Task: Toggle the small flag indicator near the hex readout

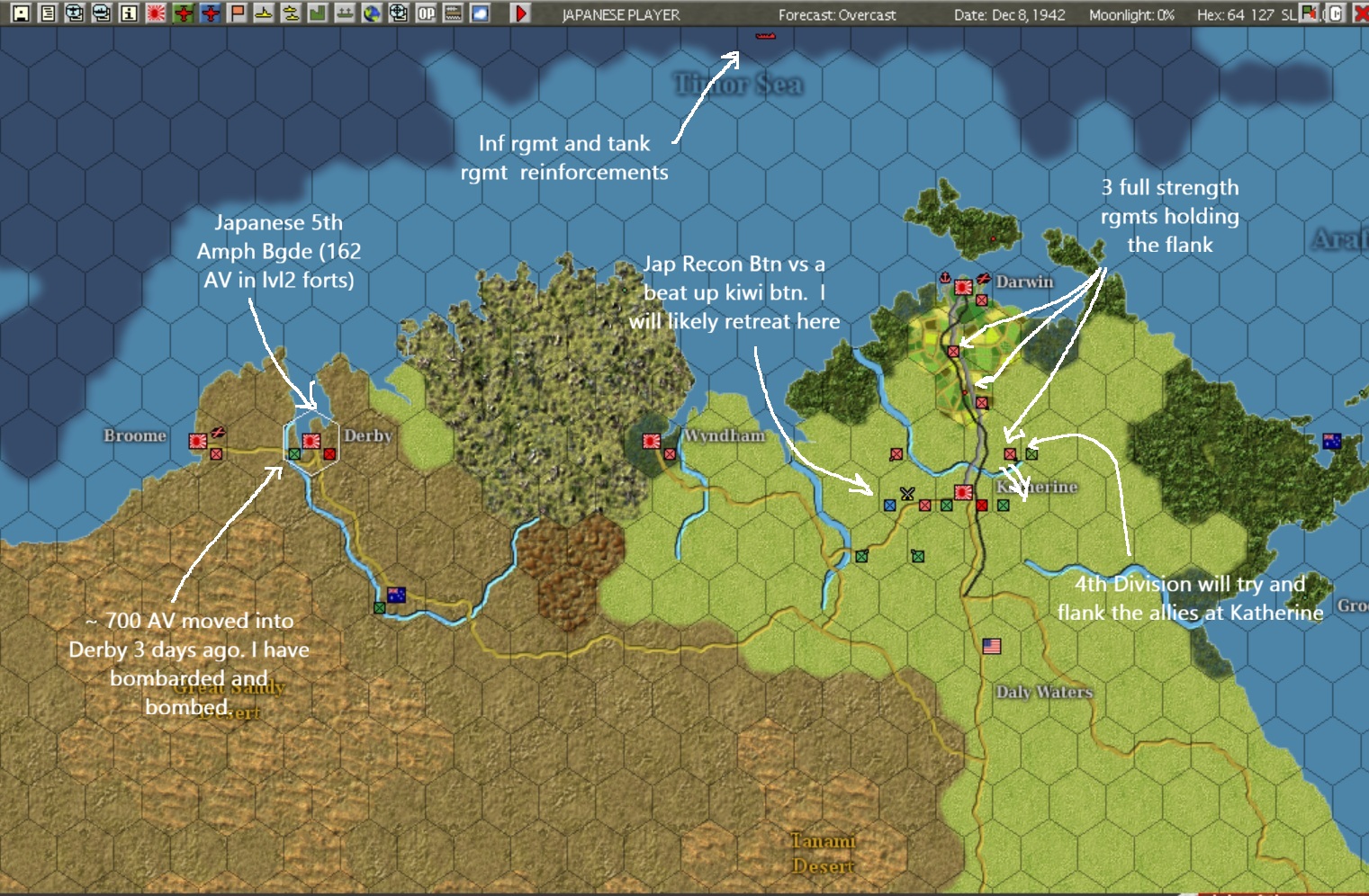Action: (x=1307, y=13)
